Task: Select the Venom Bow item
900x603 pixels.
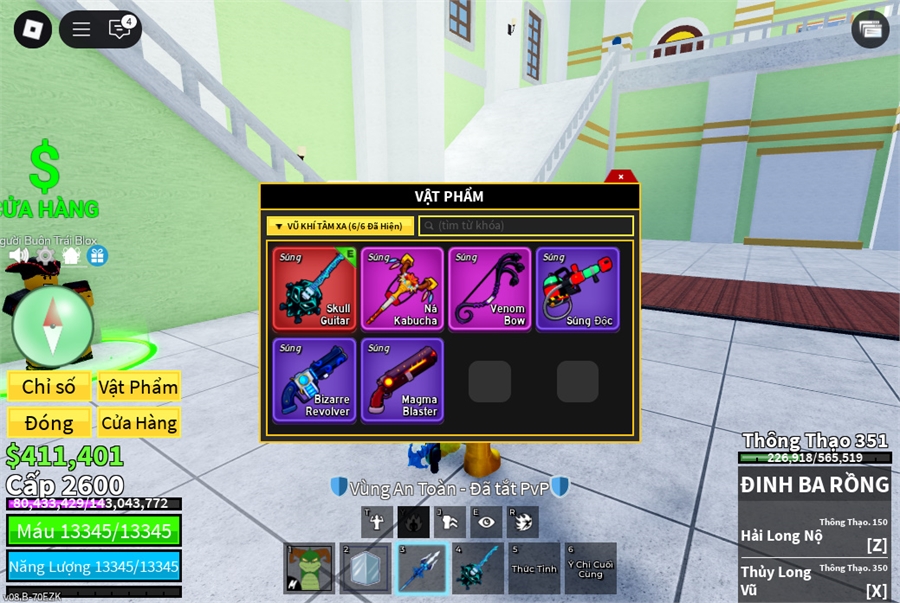Action: pos(490,289)
